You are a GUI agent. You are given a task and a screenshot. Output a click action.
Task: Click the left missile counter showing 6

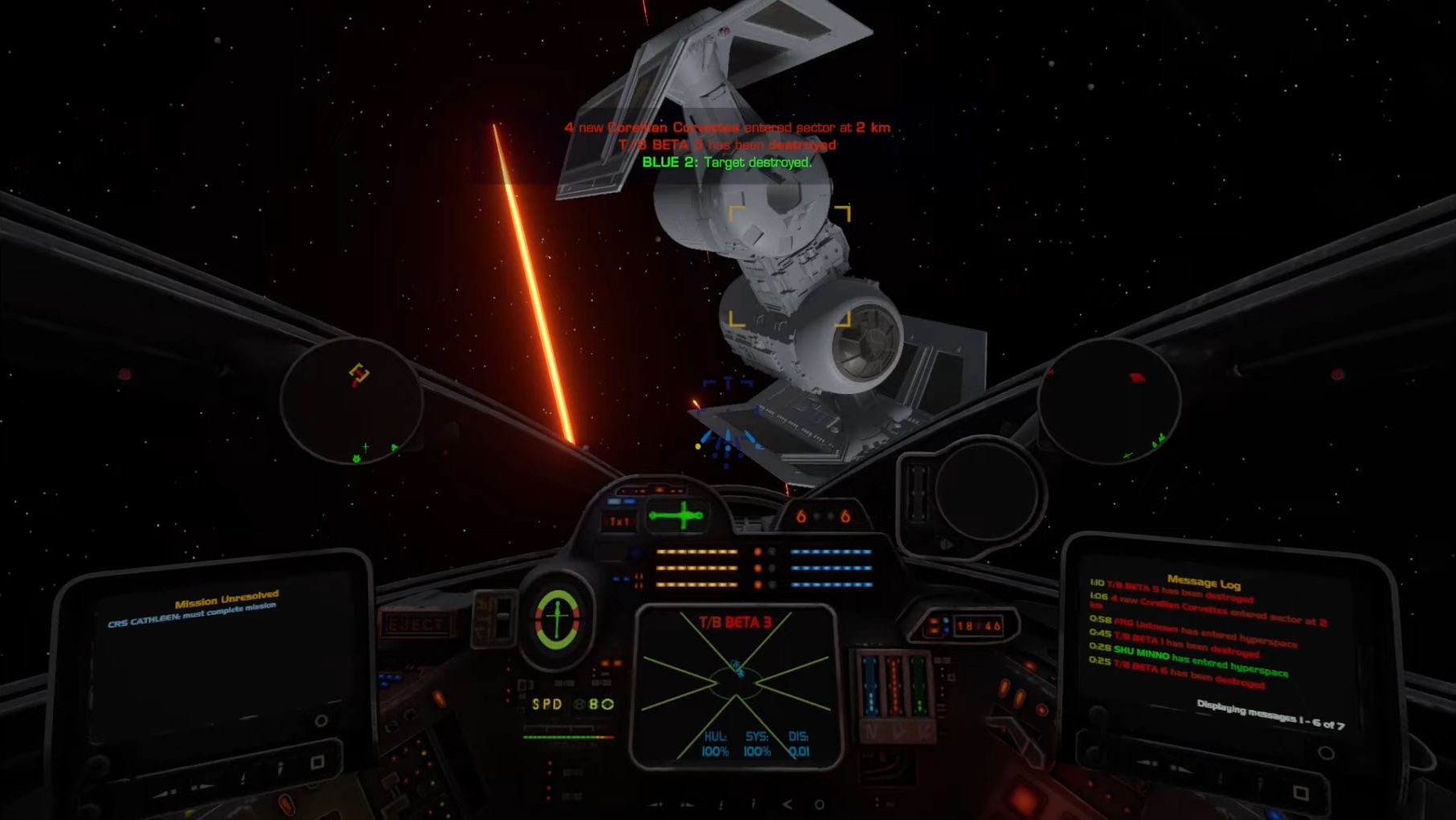click(x=801, y=515)
